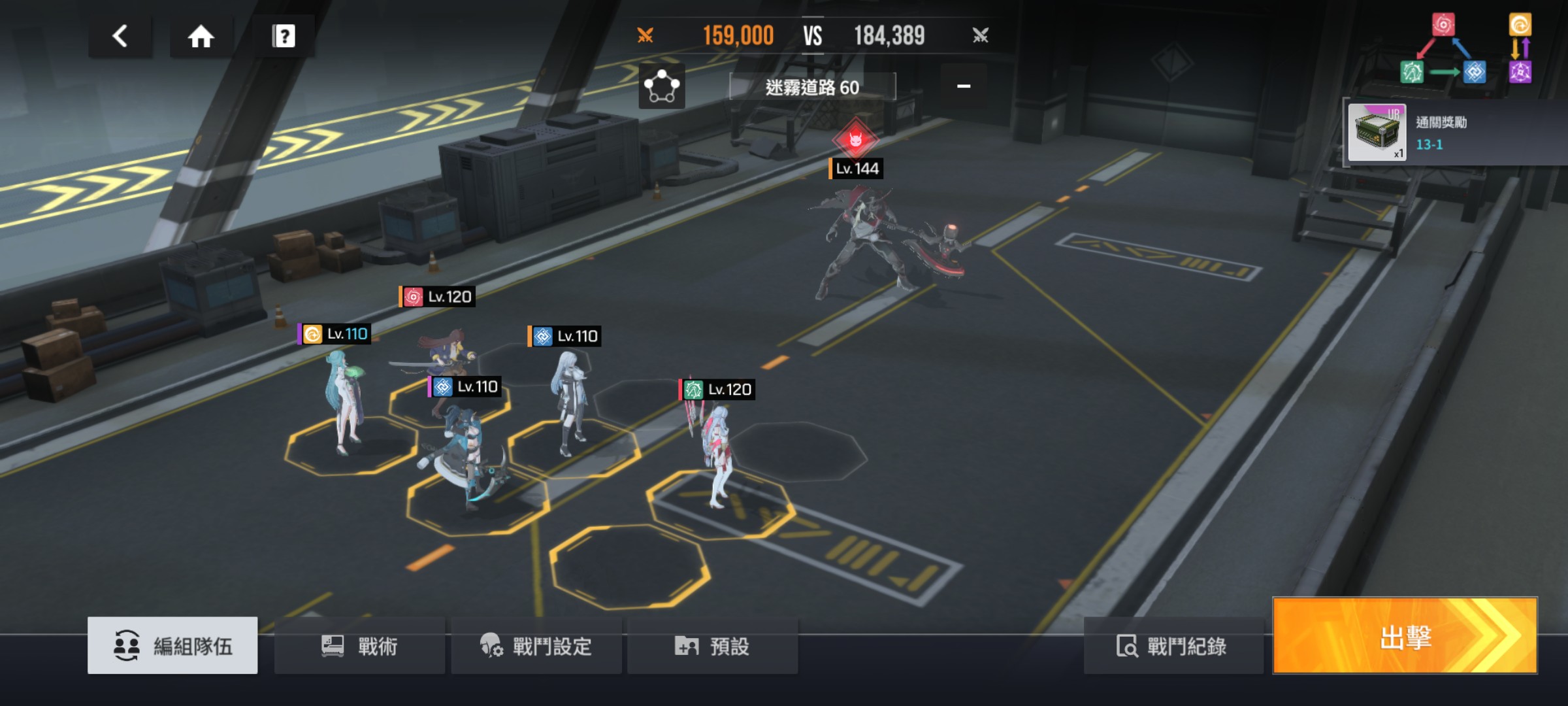This screenshot has width=1568, height=706.
Task: Select the orange-element Lv.110 unit tag
Action: click(336, 334)
